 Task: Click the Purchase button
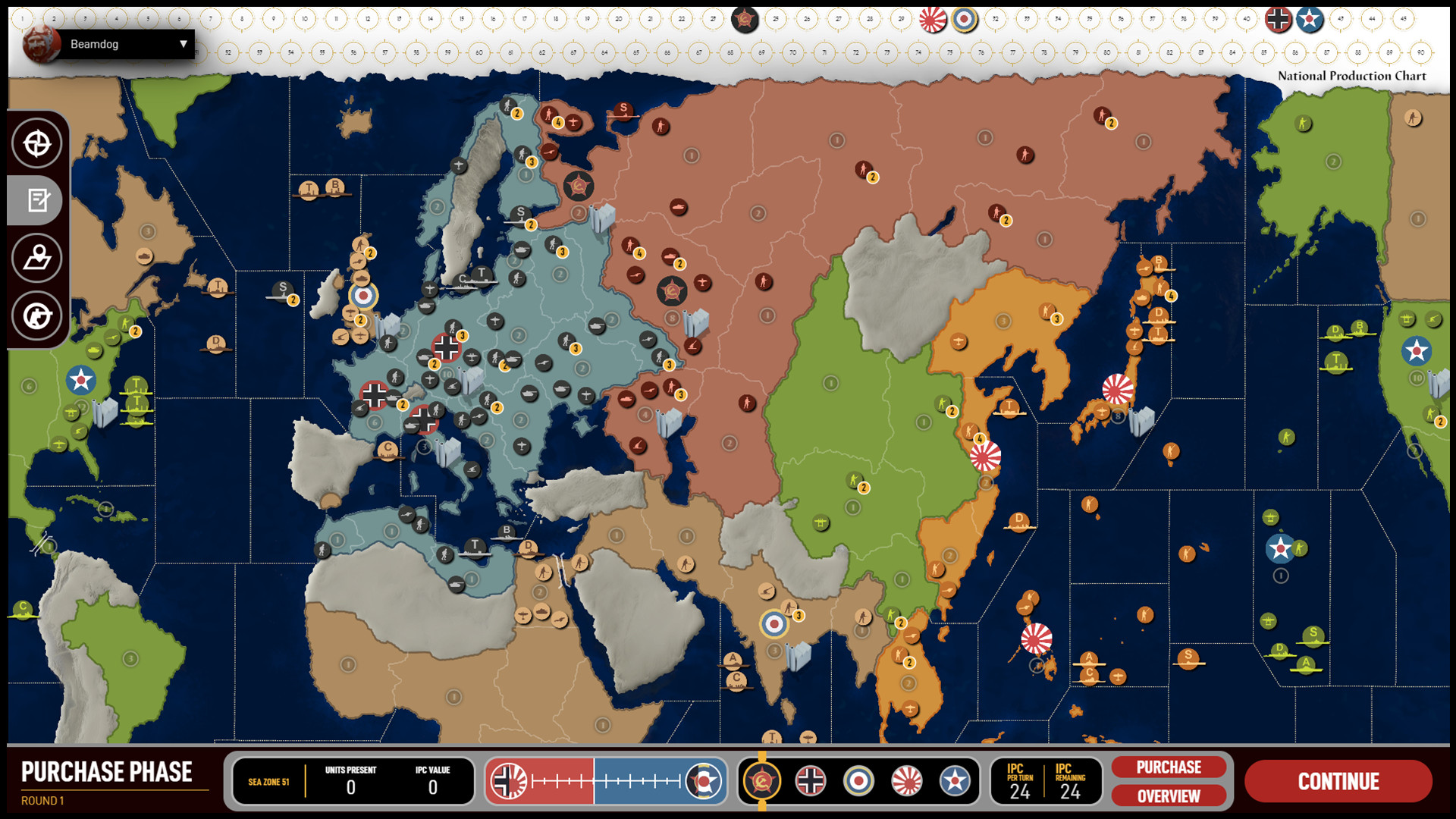pos(1168,767)
